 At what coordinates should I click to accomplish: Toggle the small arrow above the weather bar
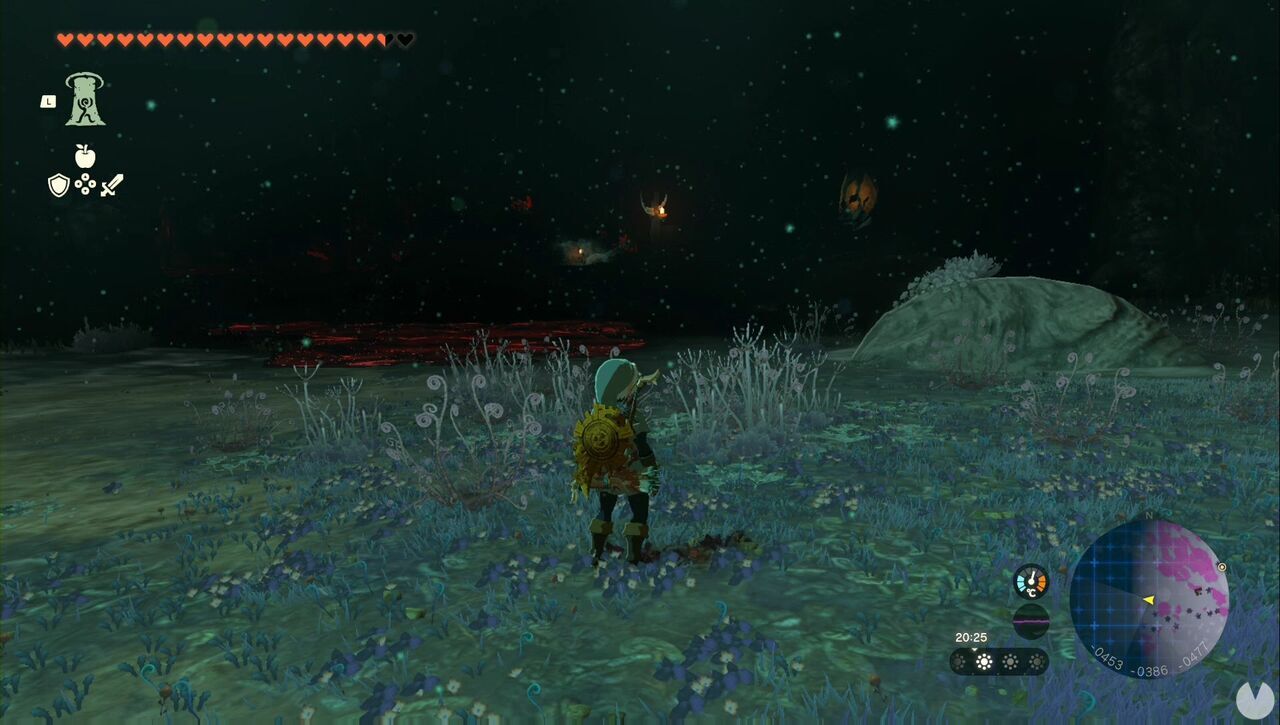(974, 649)
